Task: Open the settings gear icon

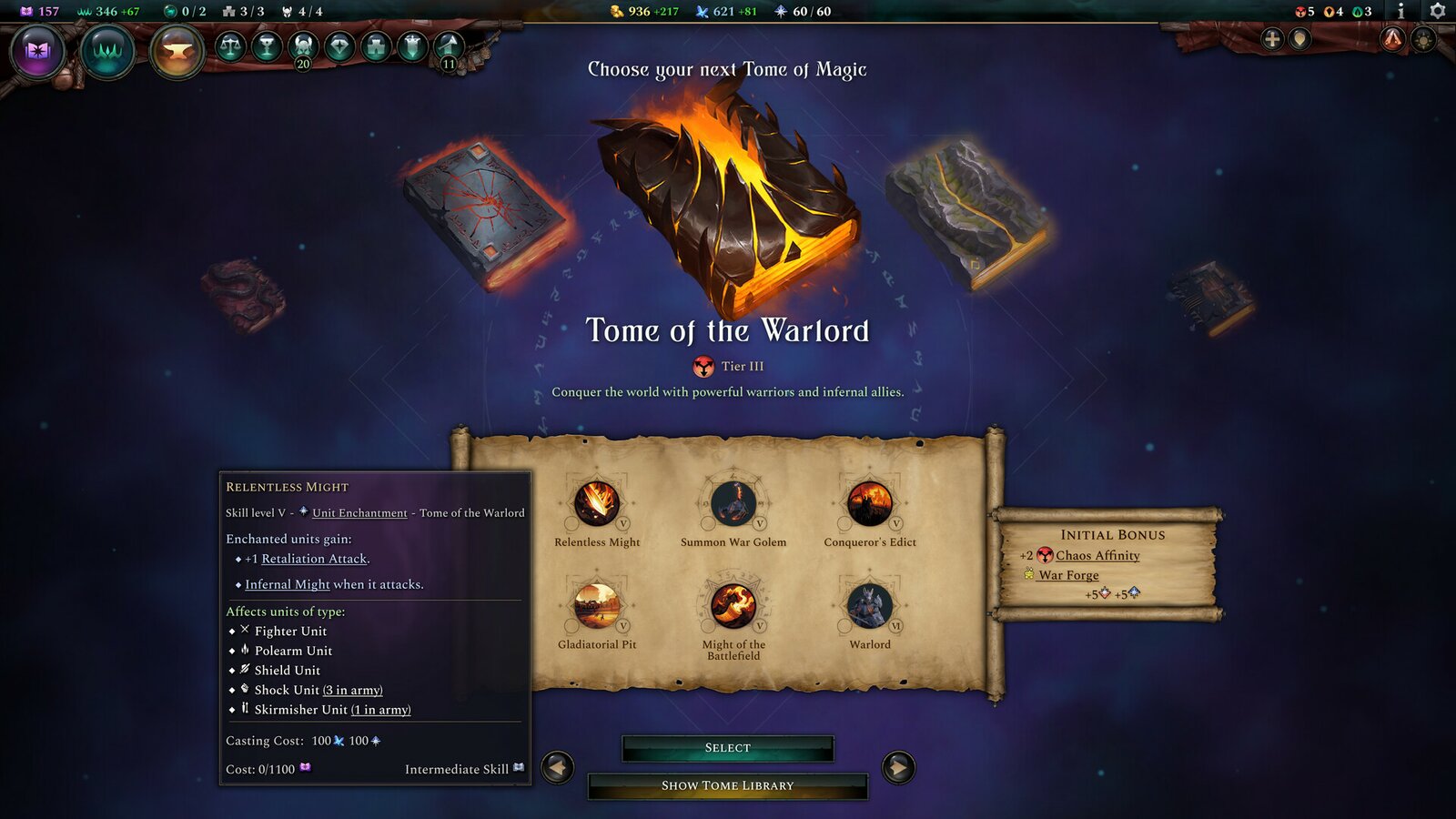Action: click(x=1438, y=12)
